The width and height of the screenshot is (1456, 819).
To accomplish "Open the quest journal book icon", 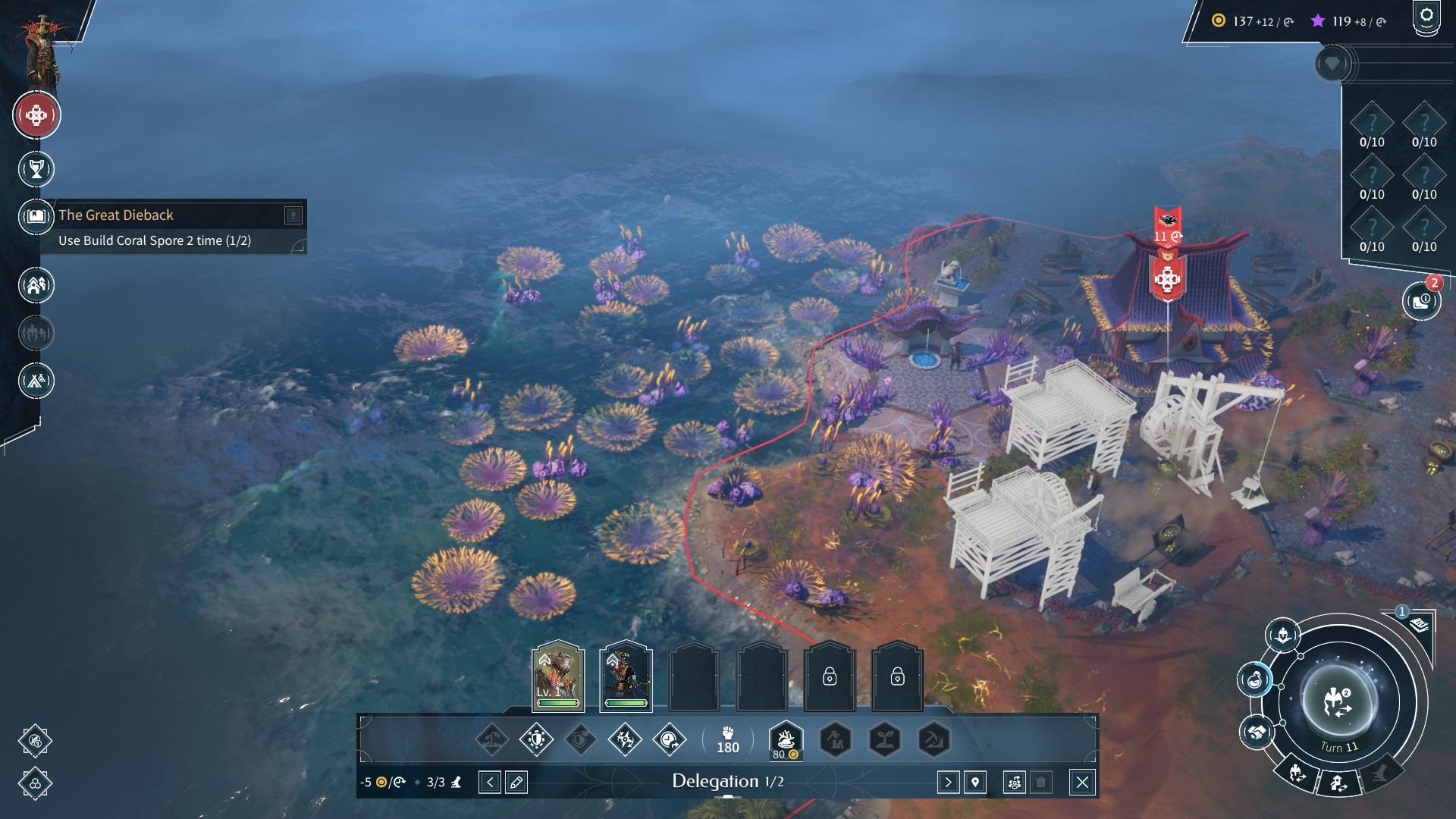I will pyautogui.click(x=36, y=216).
